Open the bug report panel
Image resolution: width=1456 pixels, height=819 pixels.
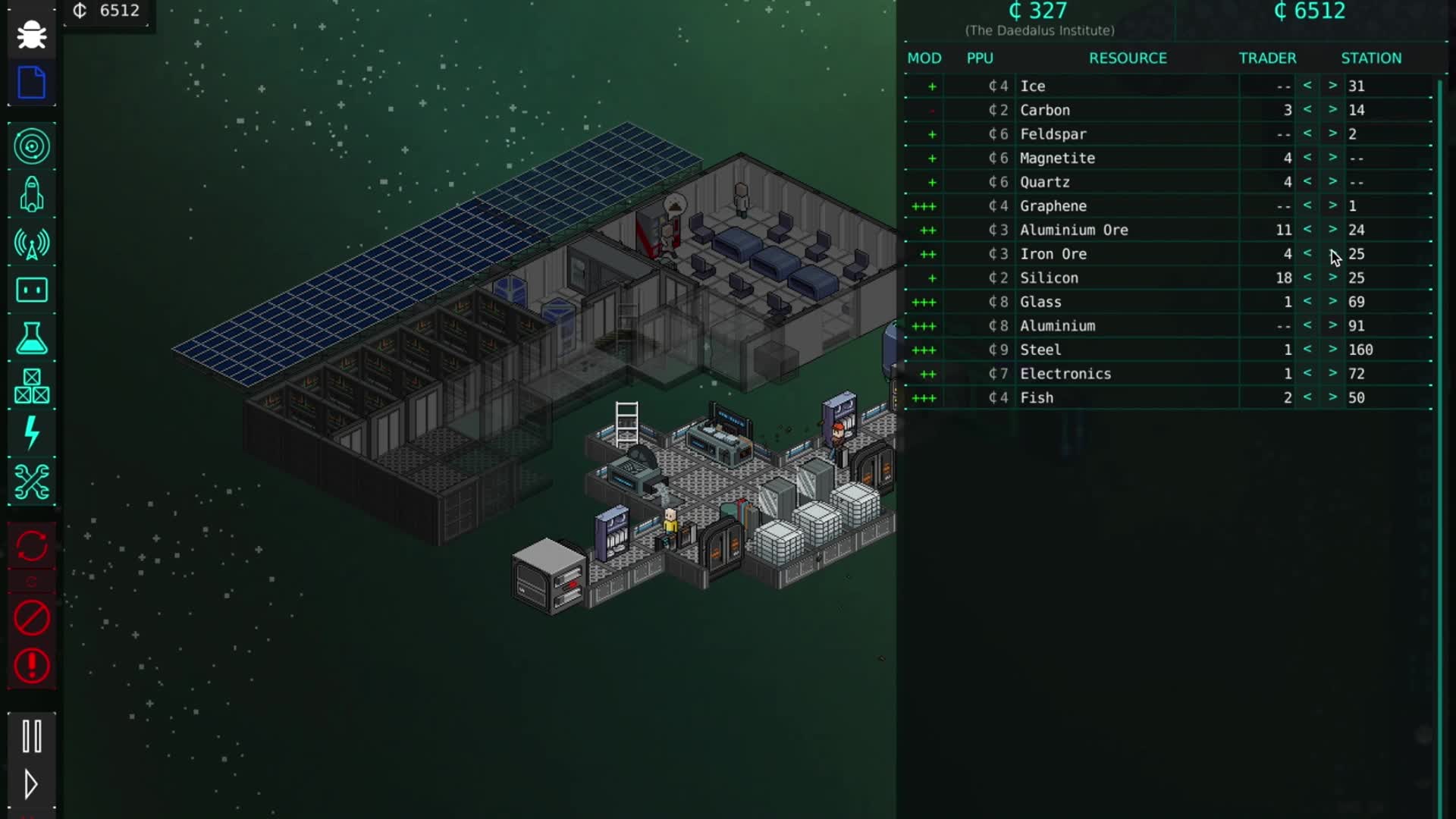pos(31,34)
